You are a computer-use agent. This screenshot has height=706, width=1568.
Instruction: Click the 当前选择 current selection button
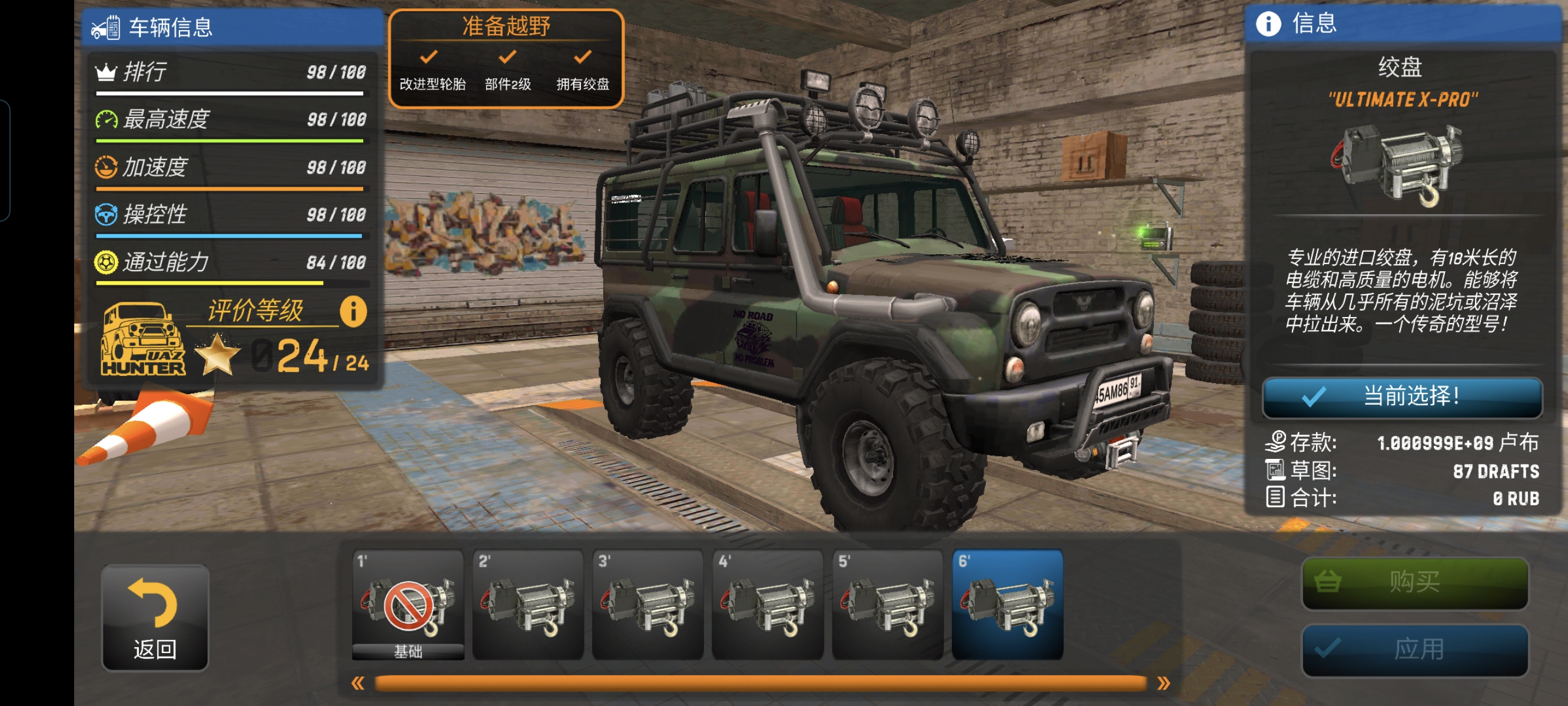point(1403,398)
